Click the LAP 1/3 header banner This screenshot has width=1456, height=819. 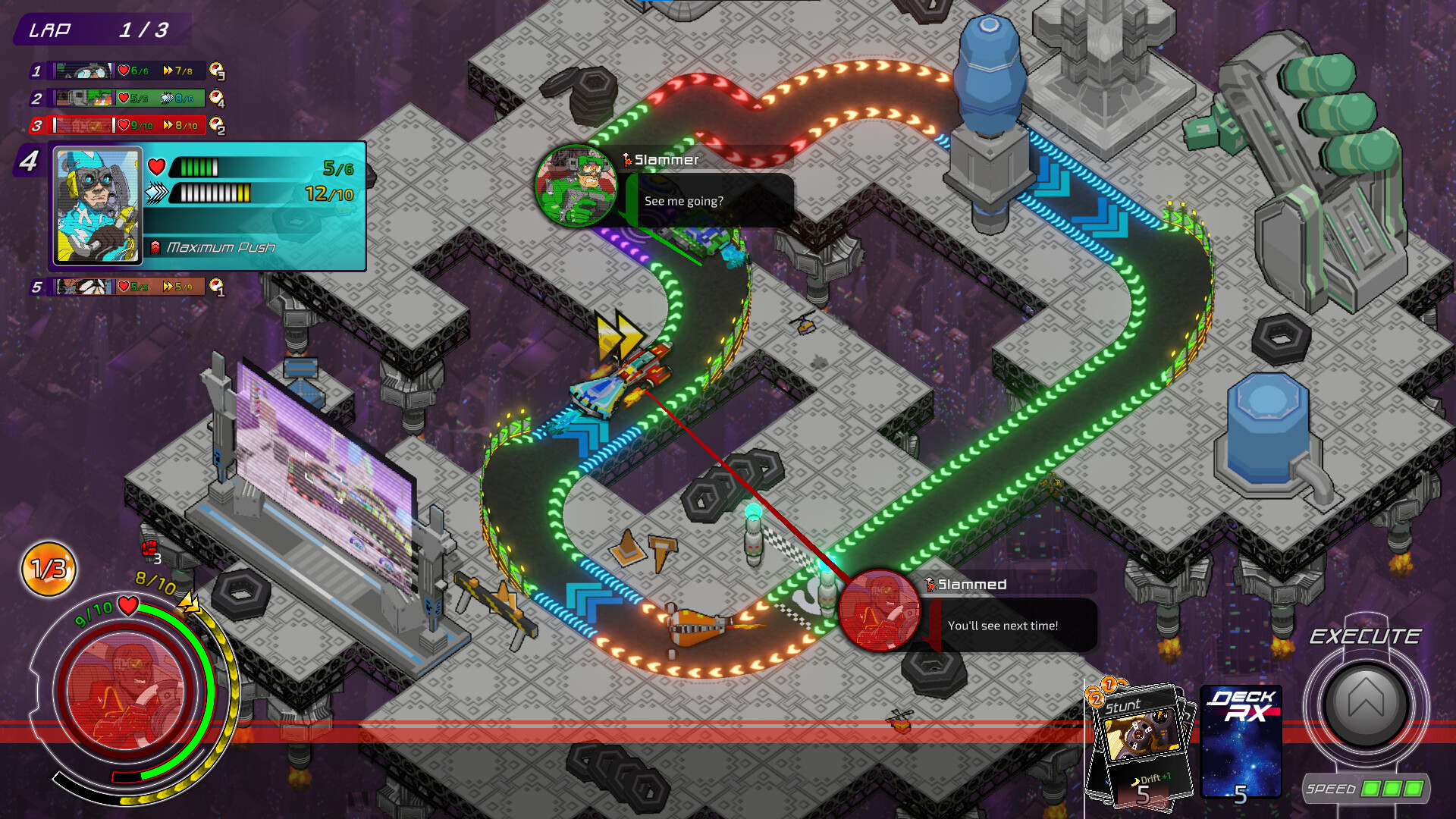coord(102,30)
